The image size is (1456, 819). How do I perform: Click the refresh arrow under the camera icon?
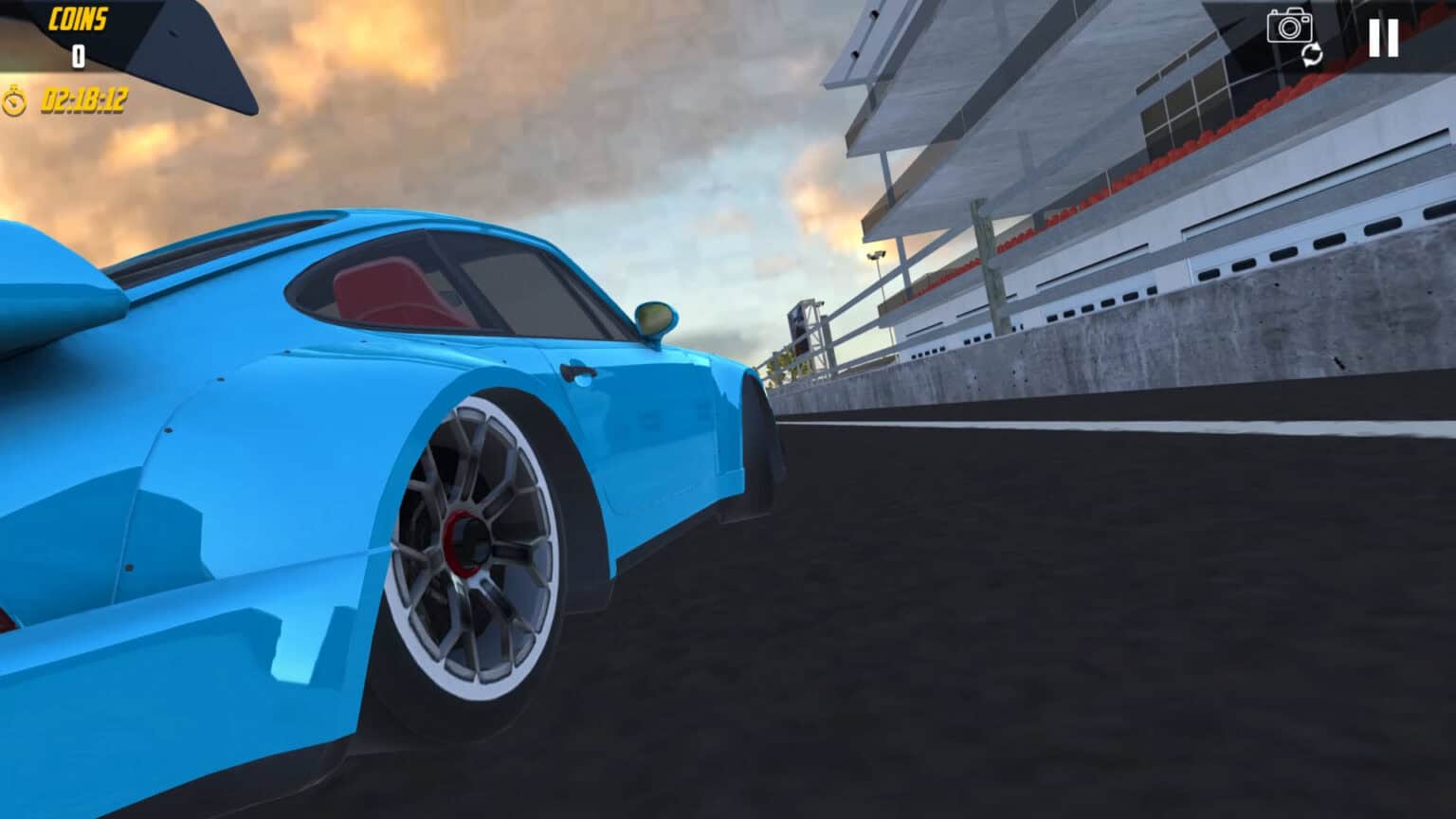[x=1312, y=57]
